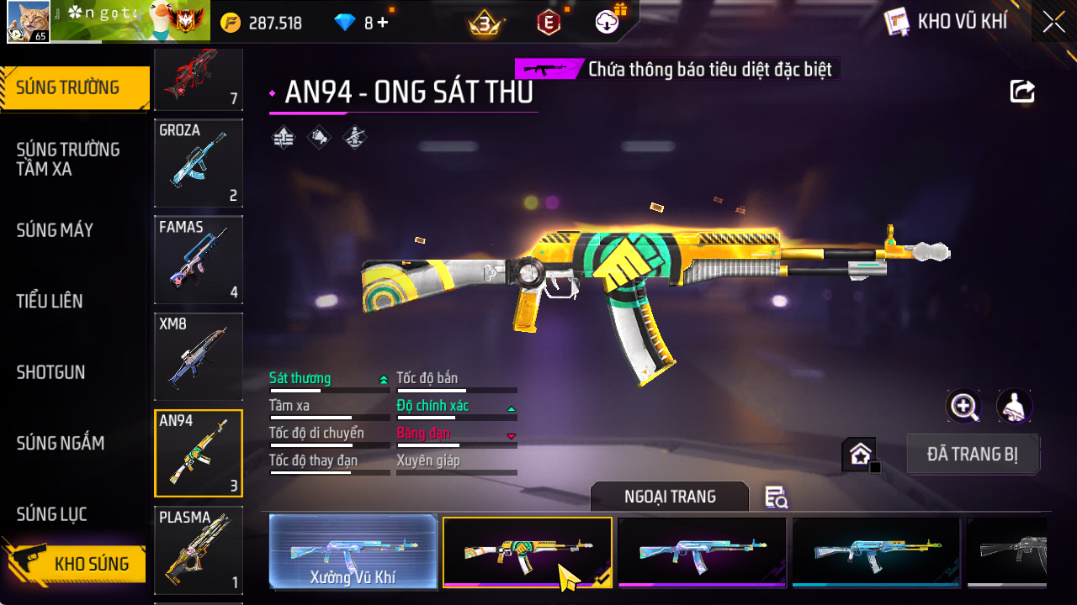Select the GROZA weapon tile
This screenshot has height=605, width=1077.
click(198, 163)
